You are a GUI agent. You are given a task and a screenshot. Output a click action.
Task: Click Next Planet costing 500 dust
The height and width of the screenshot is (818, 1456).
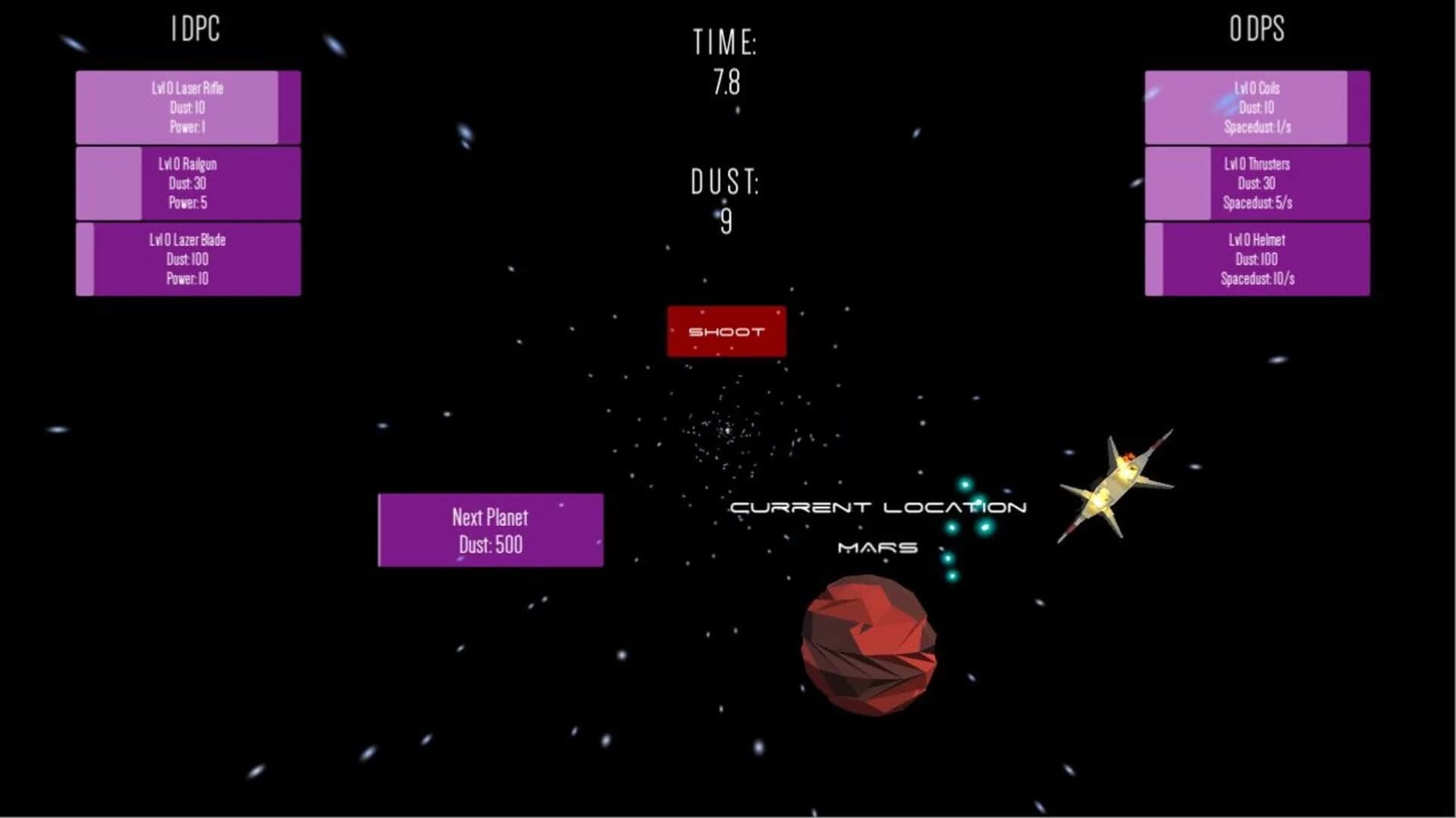[490, 529]
